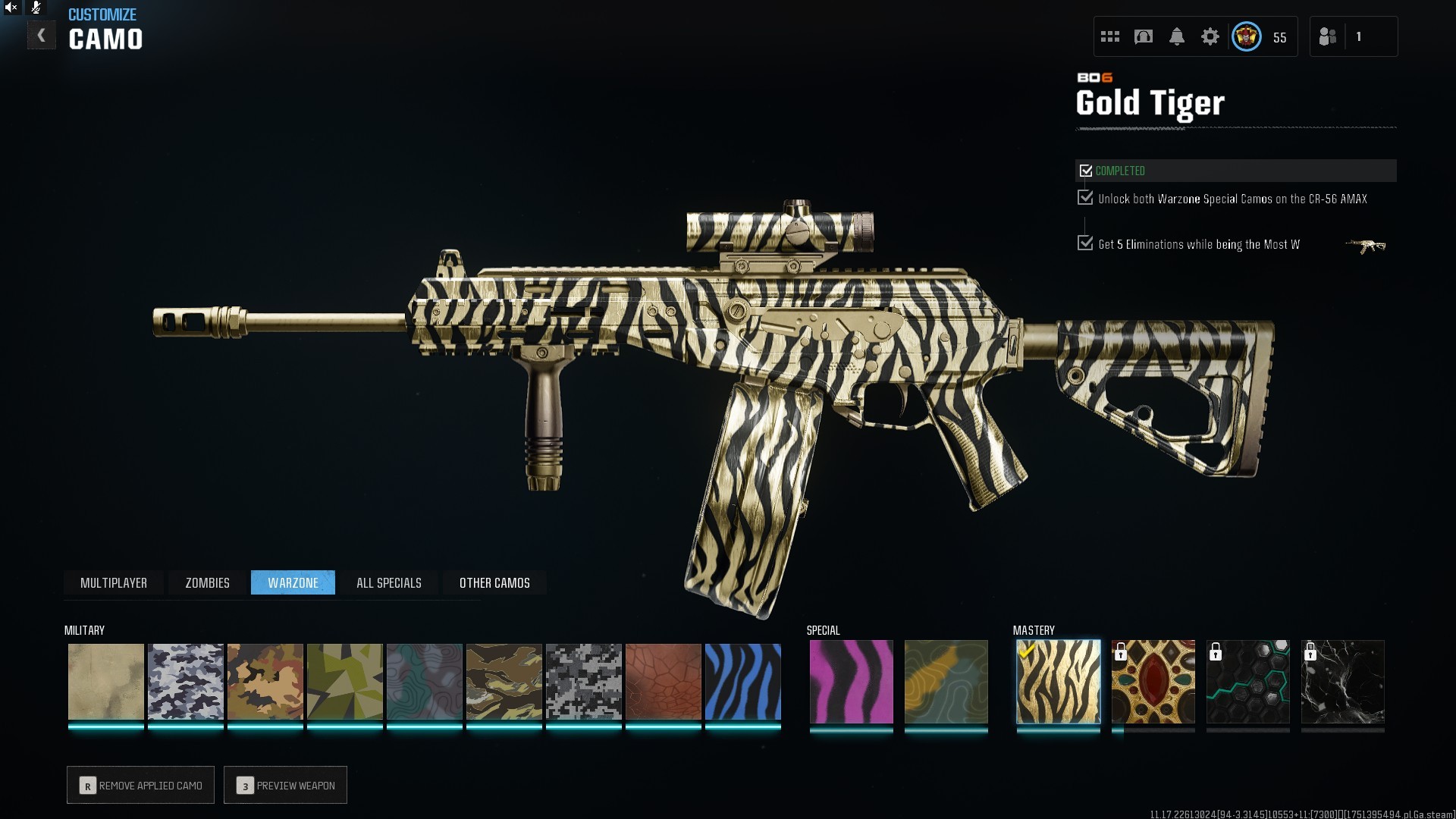Open the Zombies camo tab

tap(207, 582)
